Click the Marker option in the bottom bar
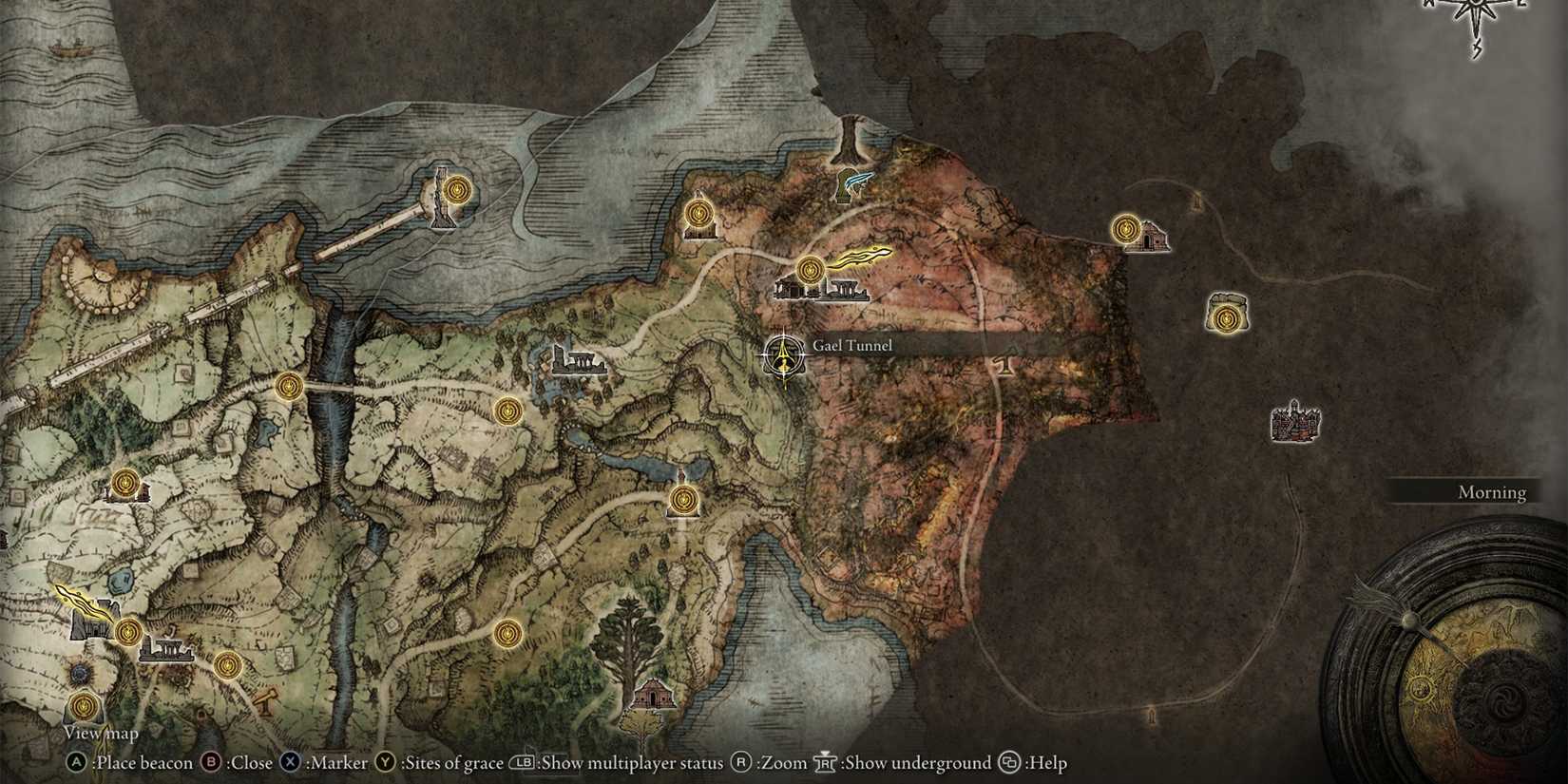Screen dimensions: 1568x784 289,762
